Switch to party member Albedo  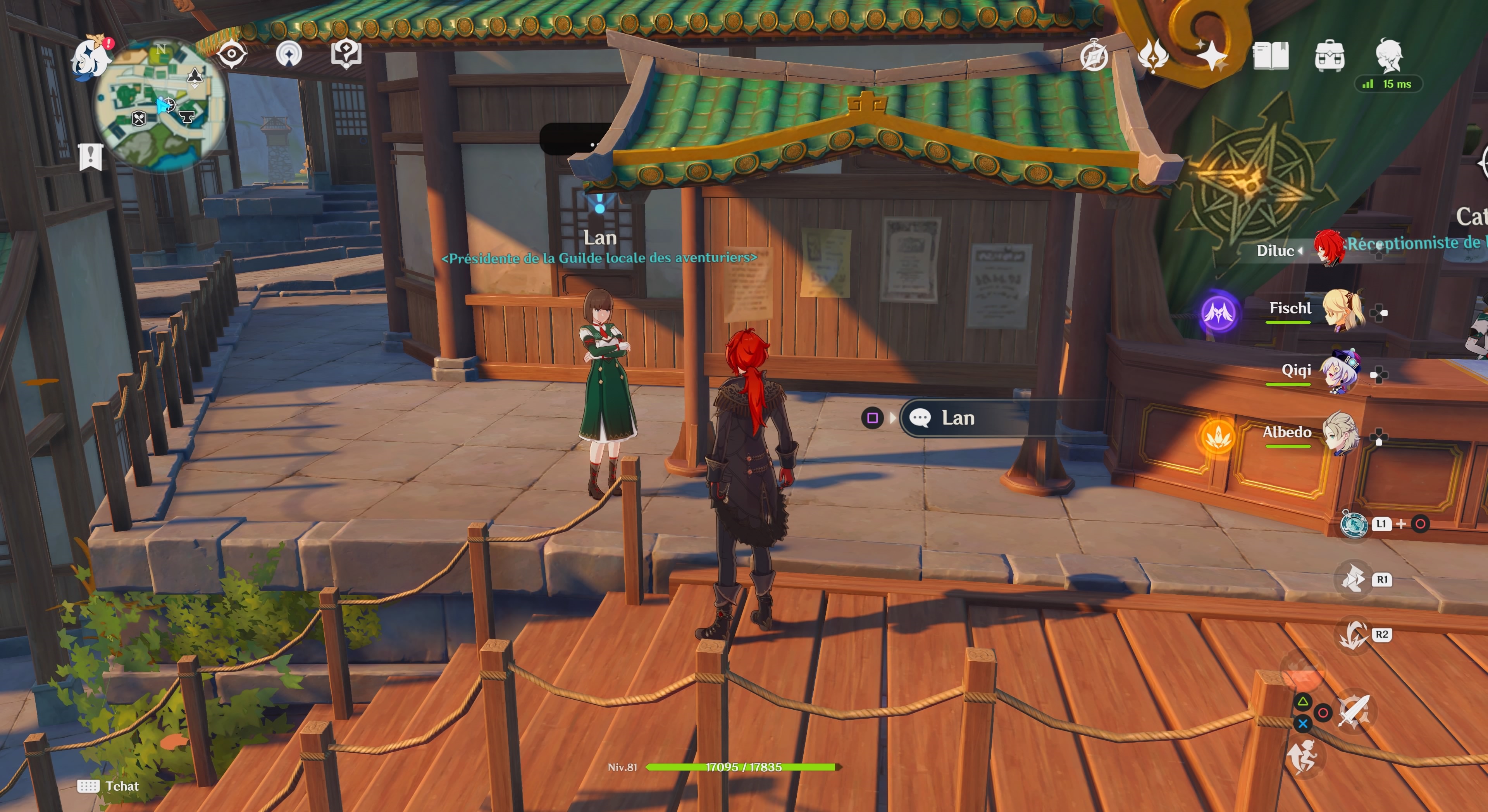1340,434
